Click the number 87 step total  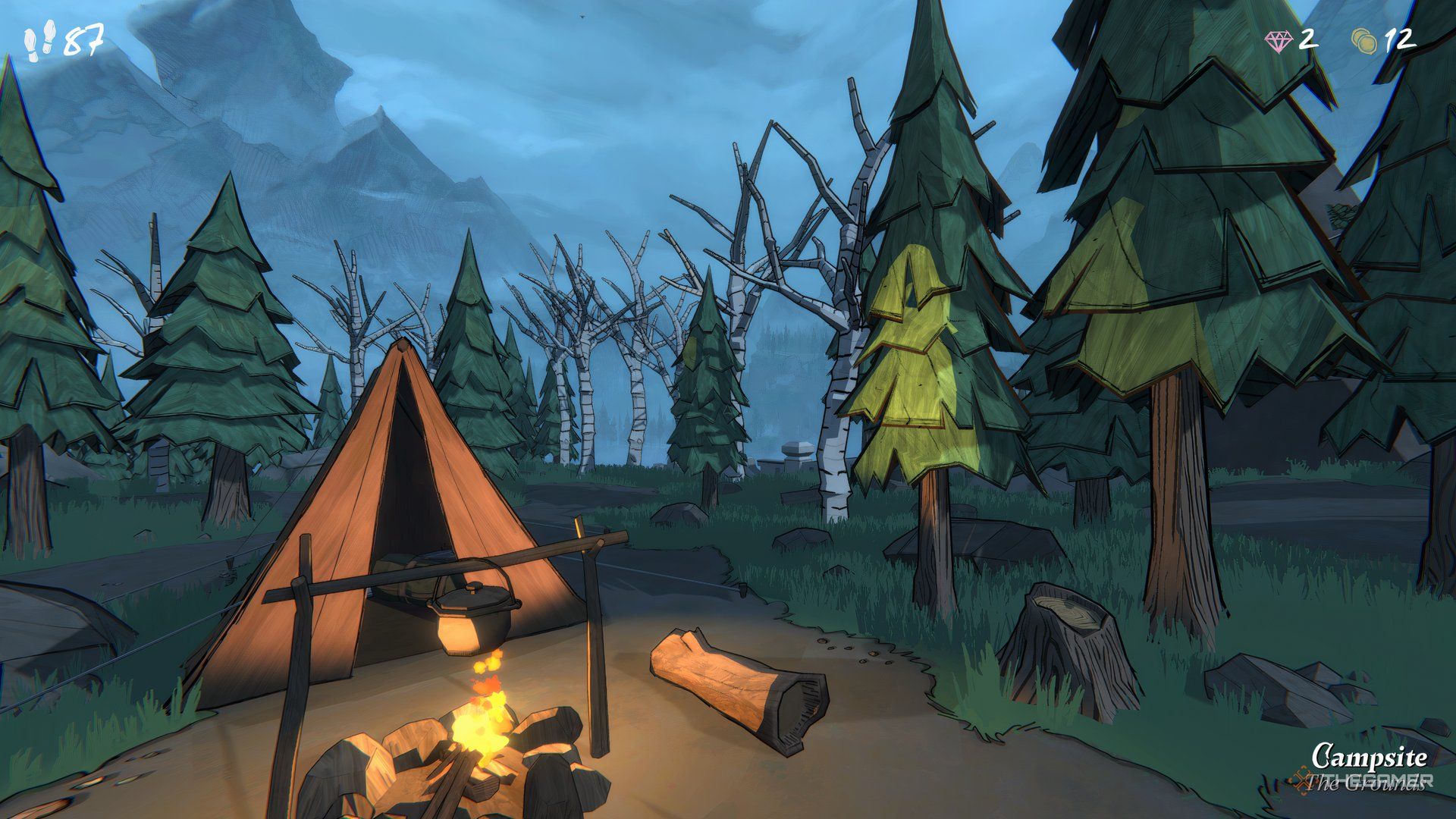[83, 38]
